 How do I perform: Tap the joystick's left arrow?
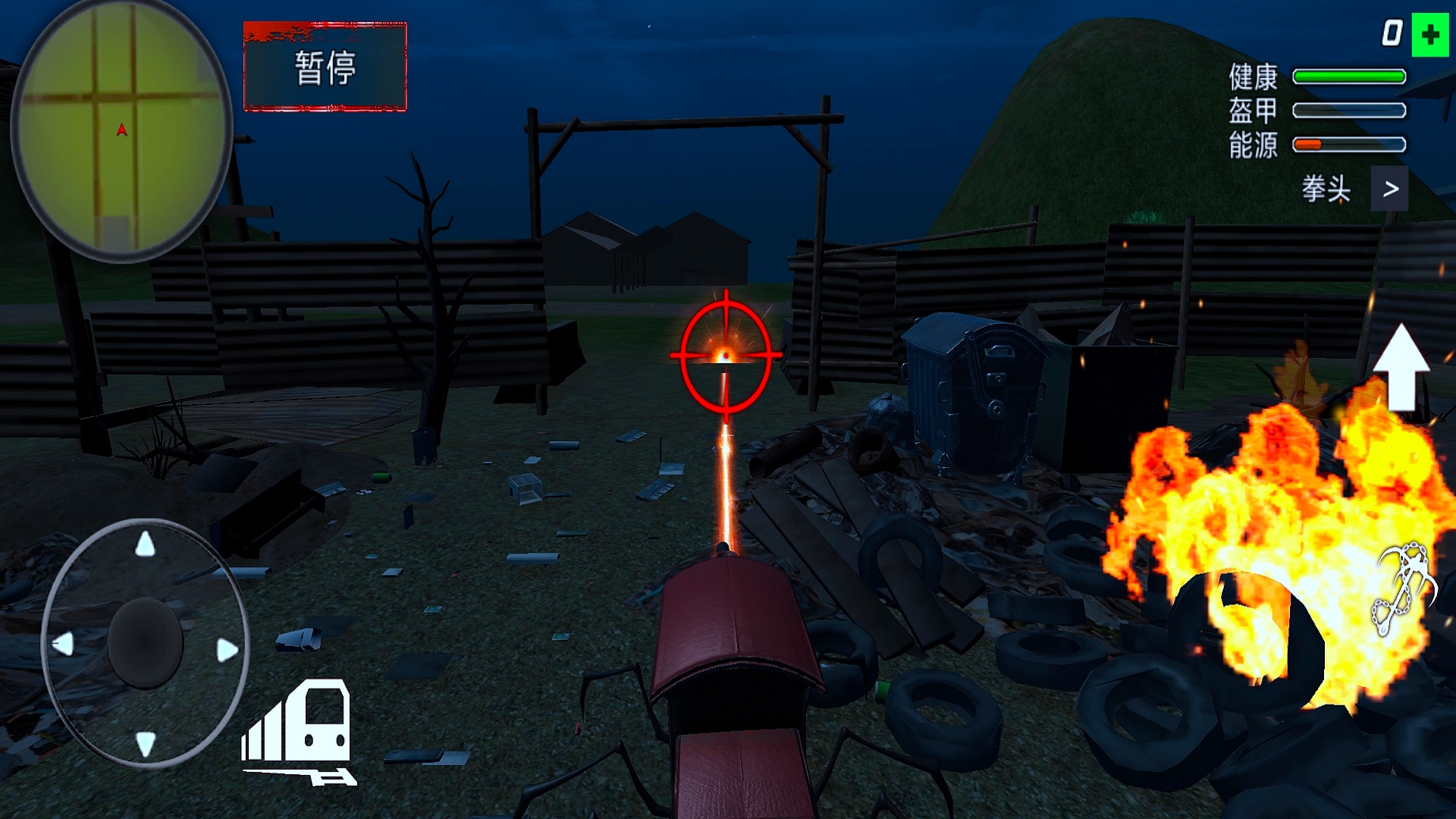[x=63, y=645]
